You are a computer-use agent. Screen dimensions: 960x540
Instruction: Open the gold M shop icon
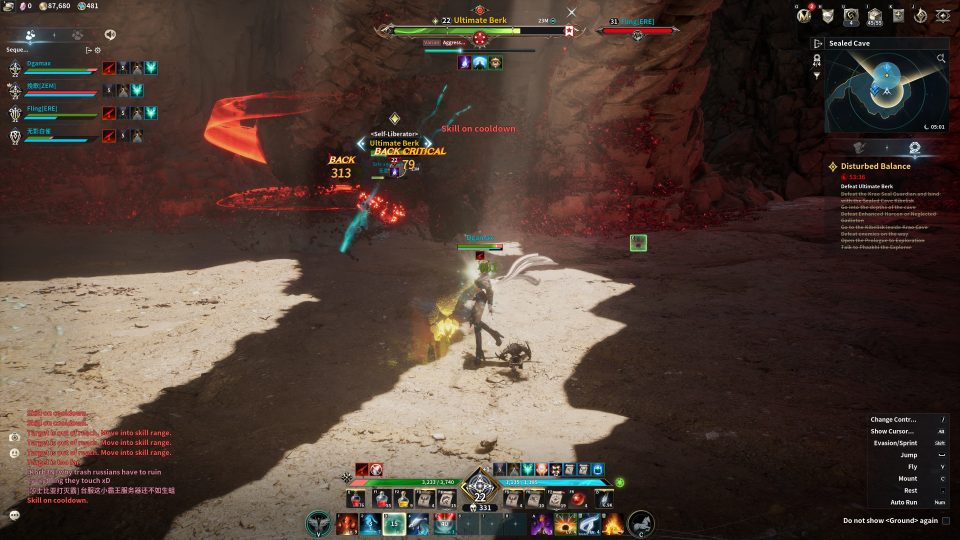803,15
